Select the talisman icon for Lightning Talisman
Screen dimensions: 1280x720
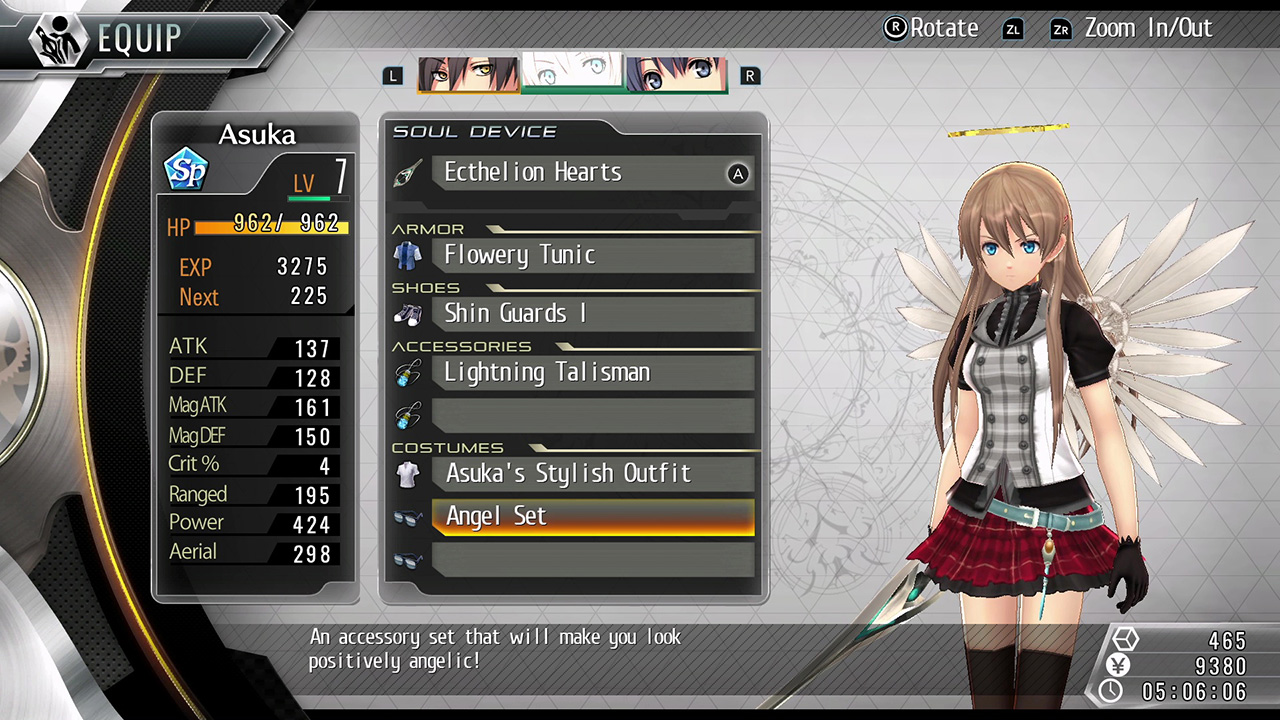(407, 372)
